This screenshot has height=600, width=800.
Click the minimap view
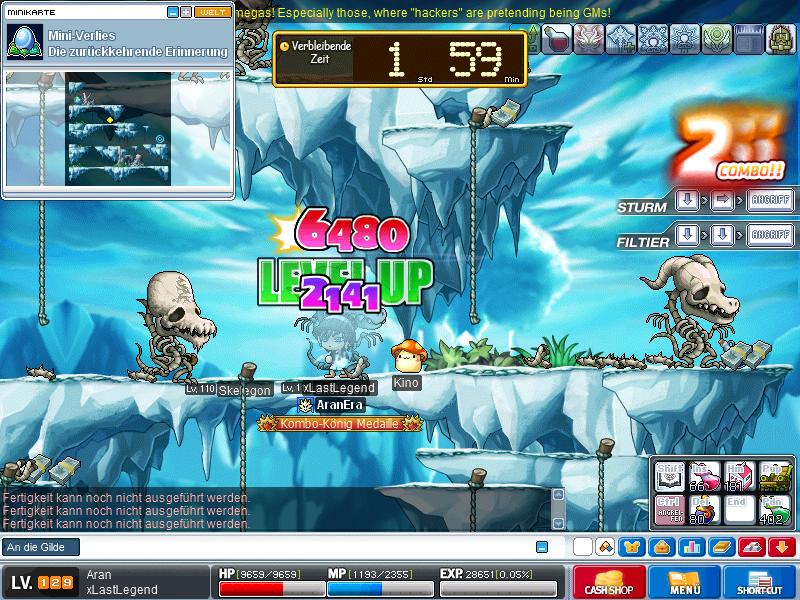[x=118, y=128]
